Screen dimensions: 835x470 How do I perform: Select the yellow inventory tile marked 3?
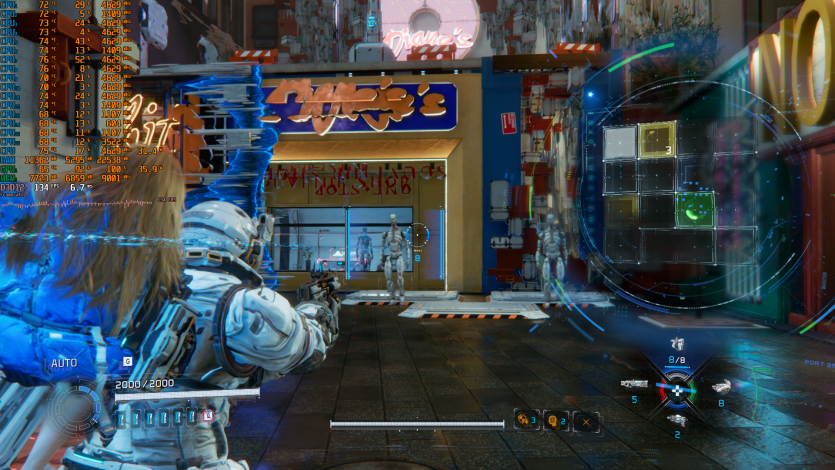[x=657, y=141]
